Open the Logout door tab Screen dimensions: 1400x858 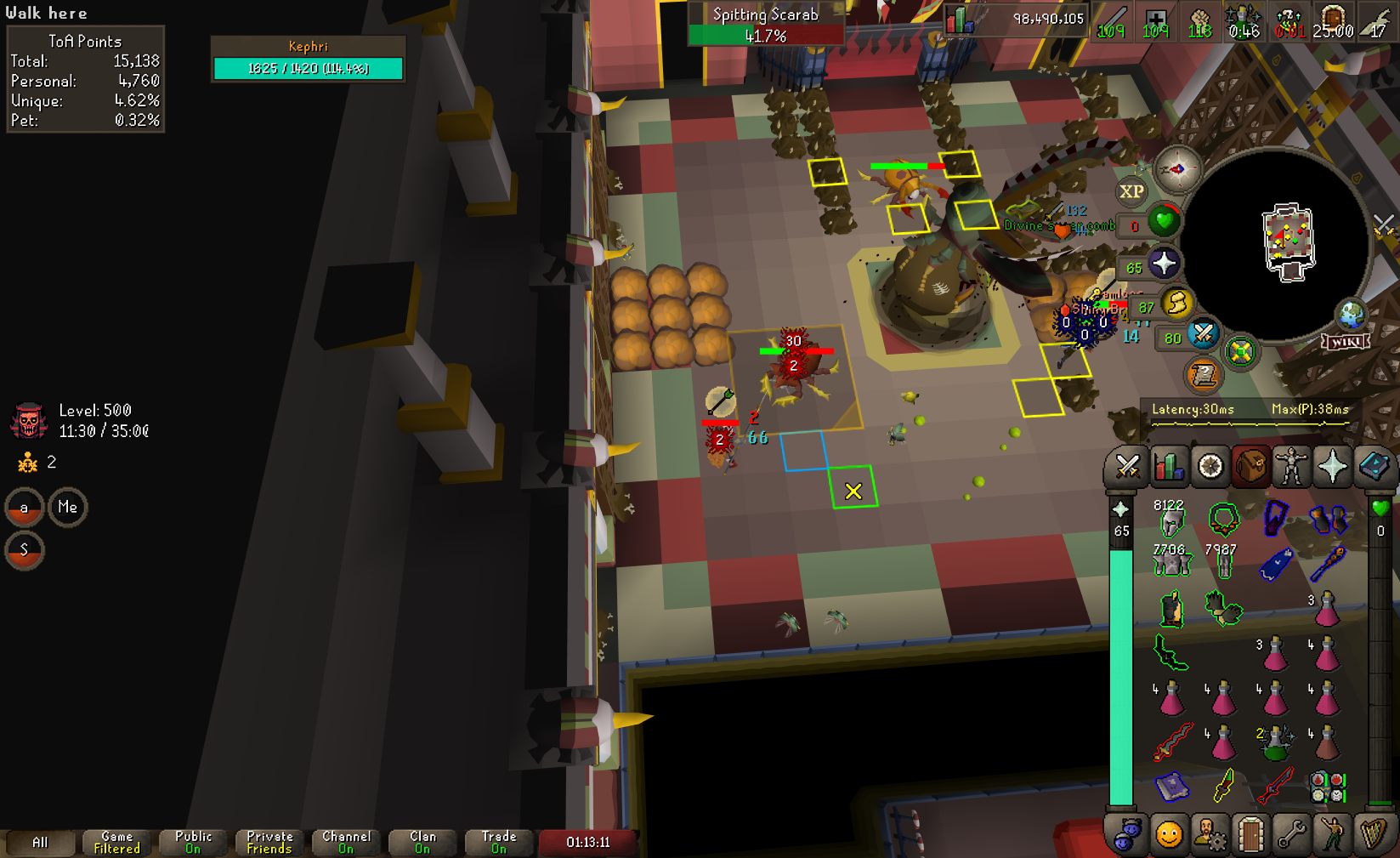tap(1250, 835)
